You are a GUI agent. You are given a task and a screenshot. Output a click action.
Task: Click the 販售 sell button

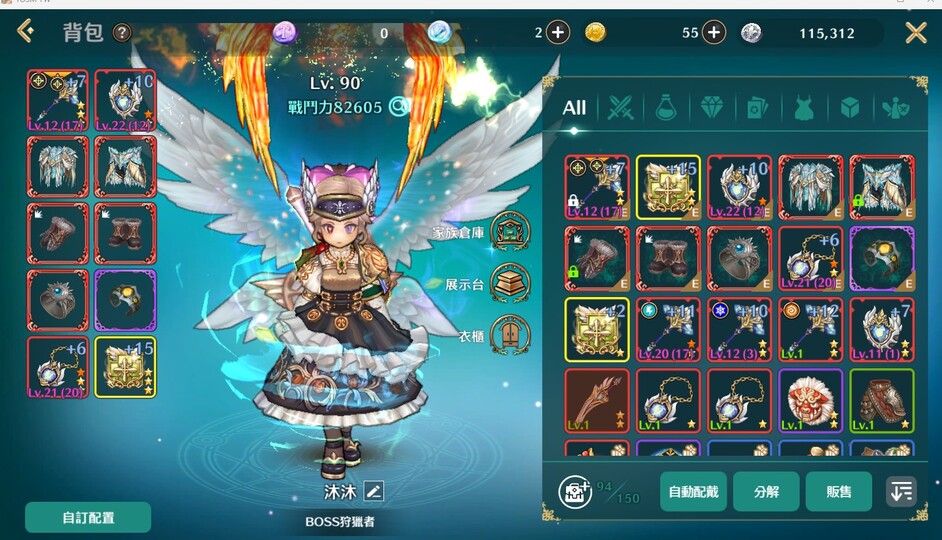pyautogui.click(x=839, y=491)
